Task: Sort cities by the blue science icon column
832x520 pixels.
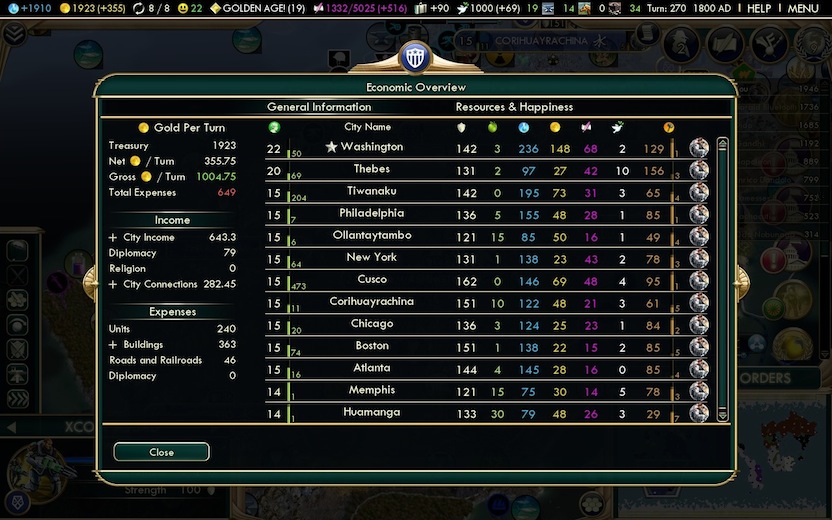Action: [x=523, y=128]
